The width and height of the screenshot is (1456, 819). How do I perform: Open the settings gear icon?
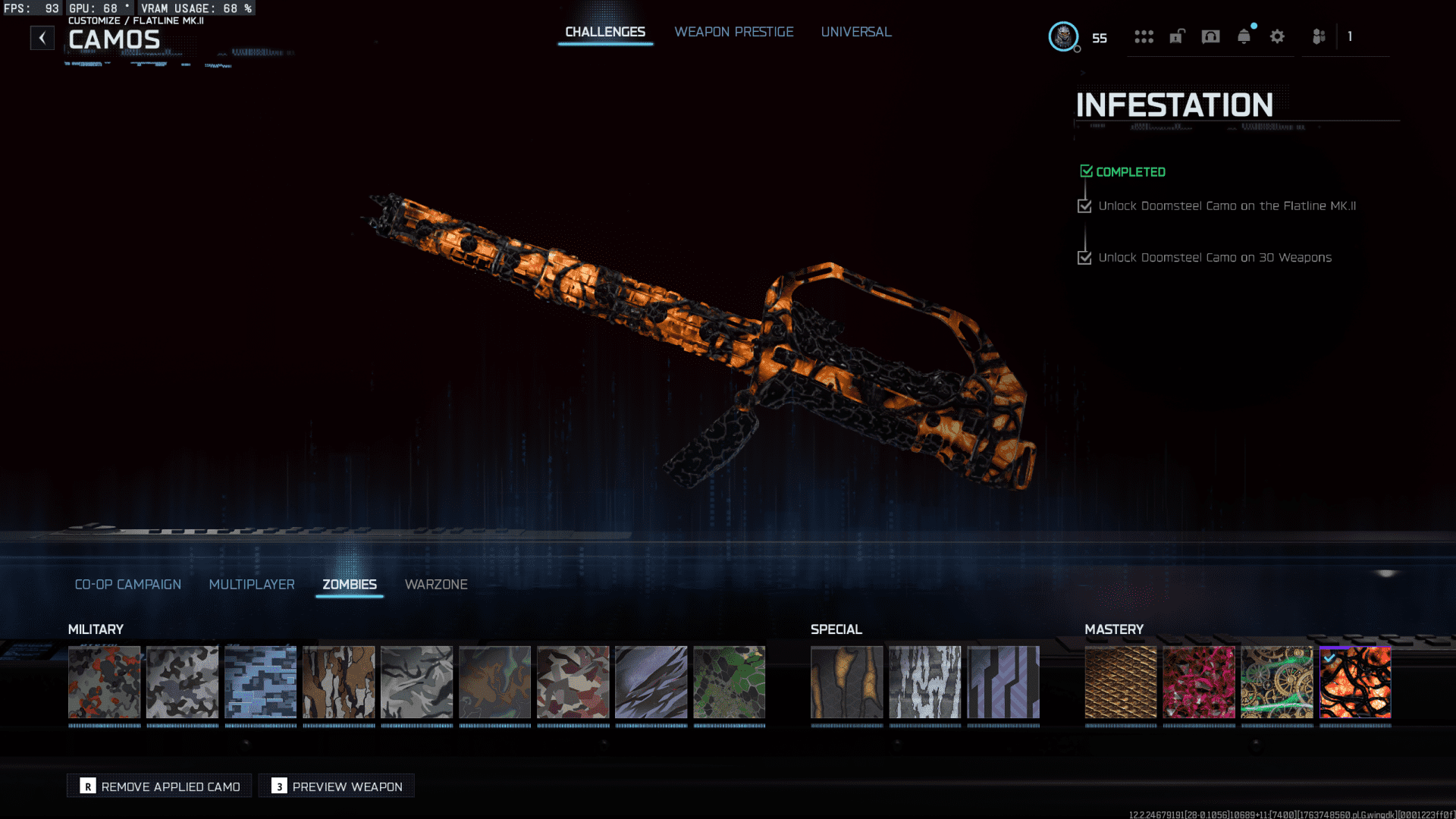coord(1277,36)
